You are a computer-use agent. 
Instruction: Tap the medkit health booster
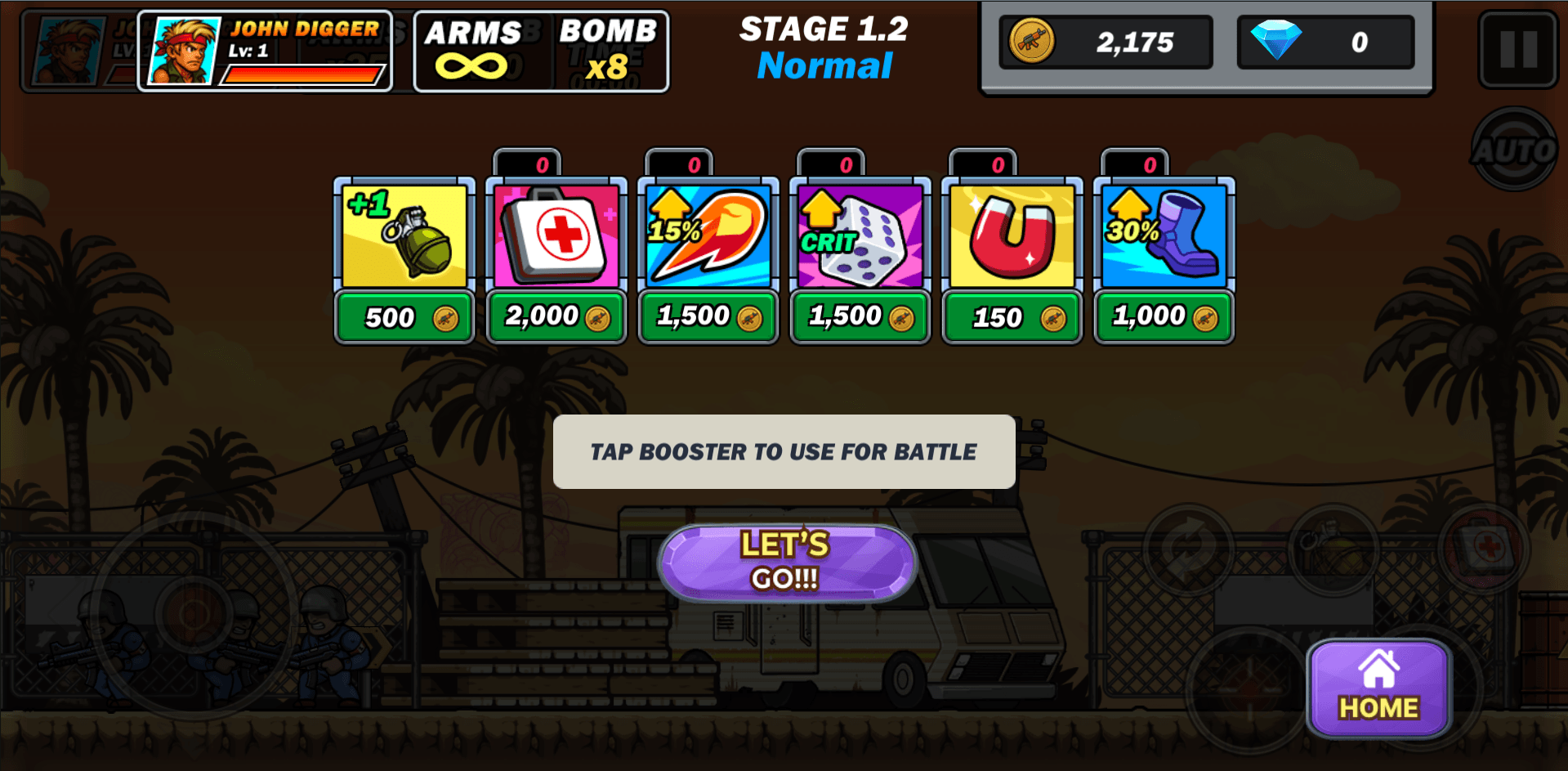tap(556, 236)
